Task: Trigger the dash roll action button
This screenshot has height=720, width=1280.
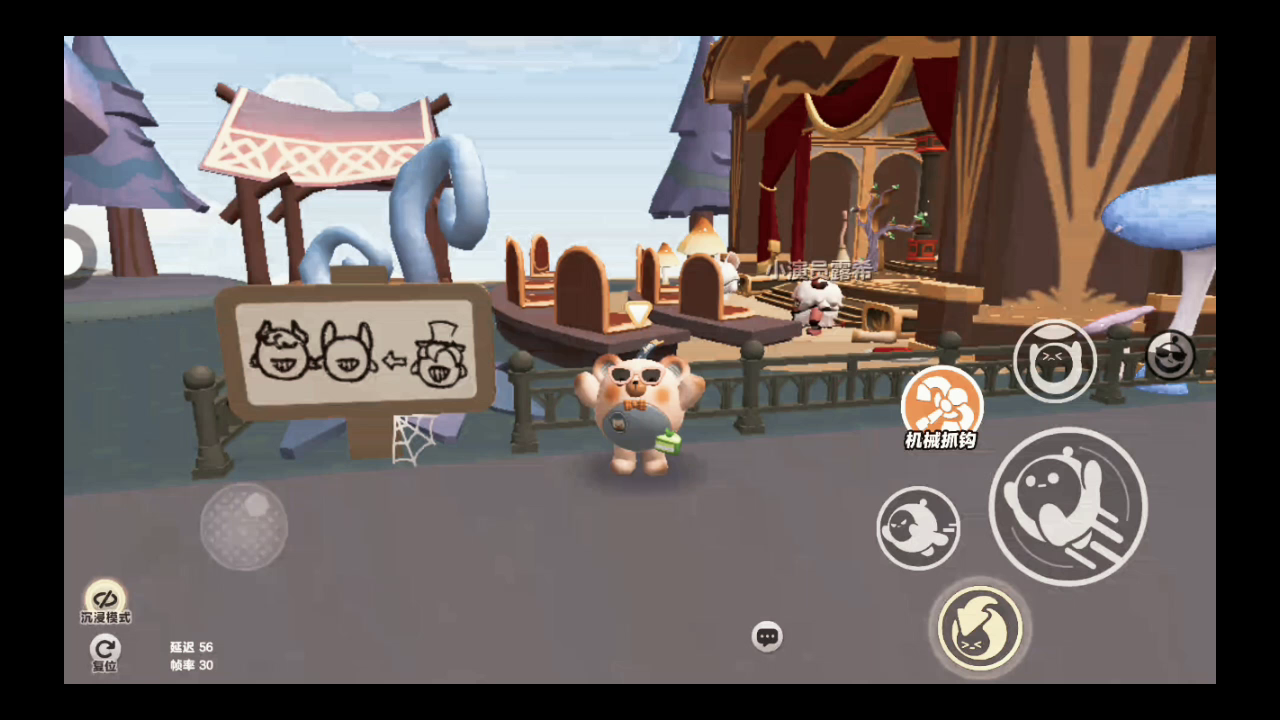Action: pyautogui.click(x=918, y=528)
